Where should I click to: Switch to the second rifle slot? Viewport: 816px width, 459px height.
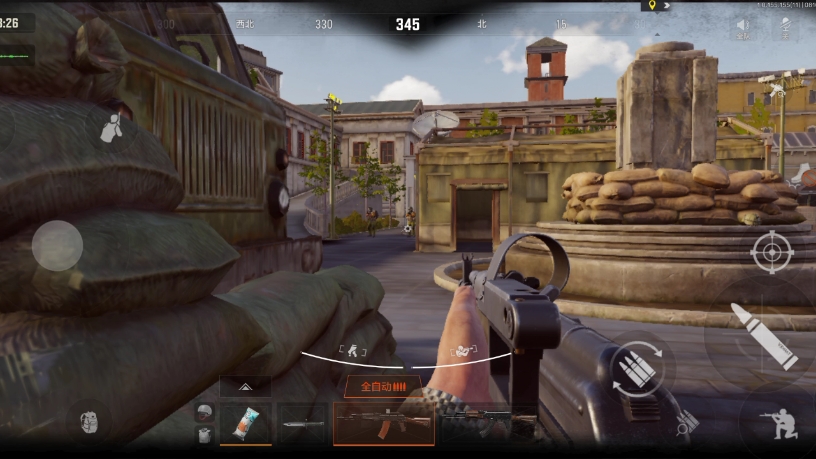[x=475, y=424]
